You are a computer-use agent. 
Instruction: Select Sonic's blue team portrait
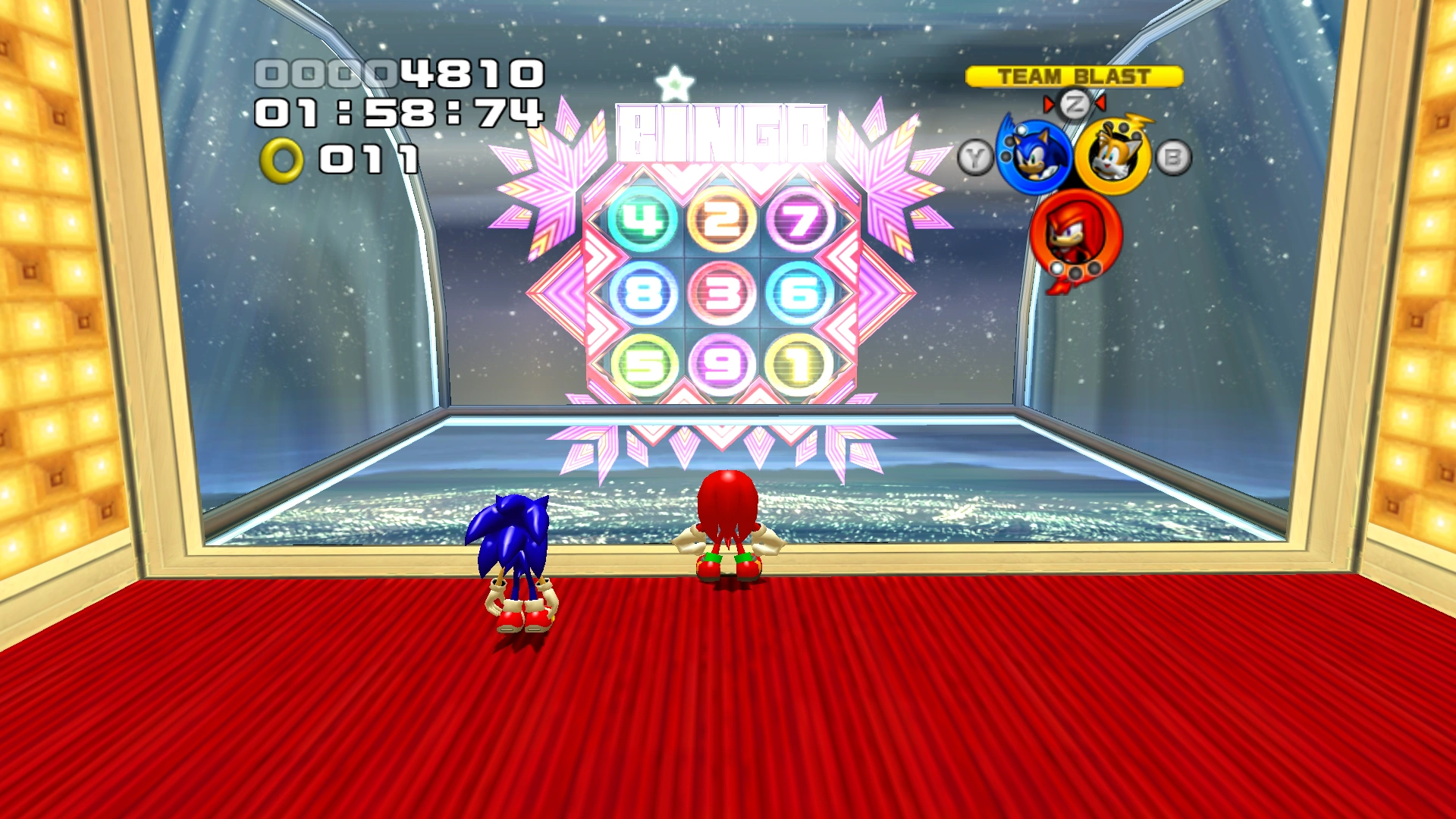(1033, 156)
